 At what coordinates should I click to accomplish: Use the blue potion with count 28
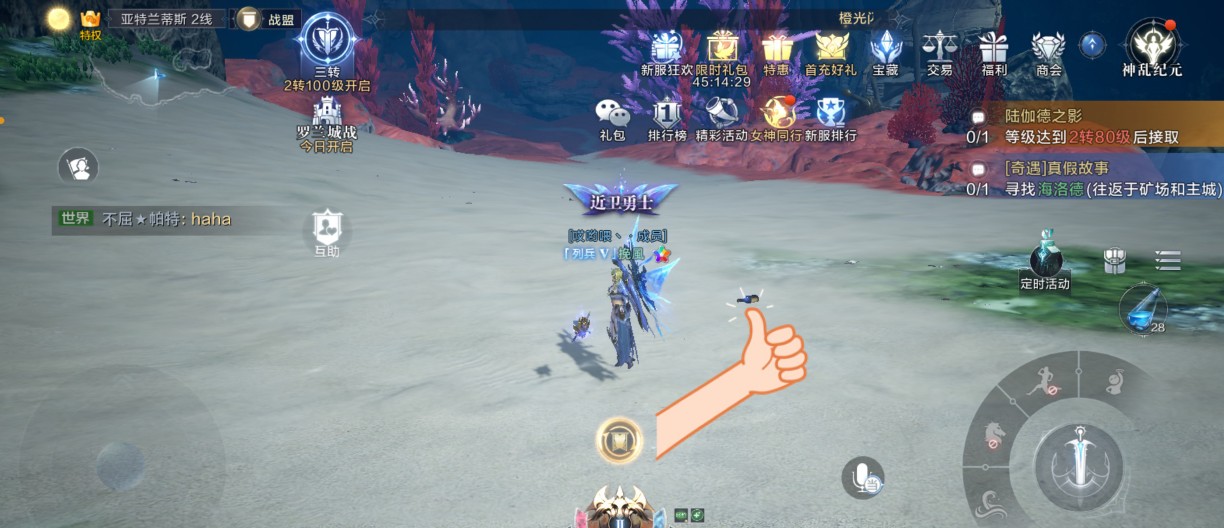point(1141,307)
